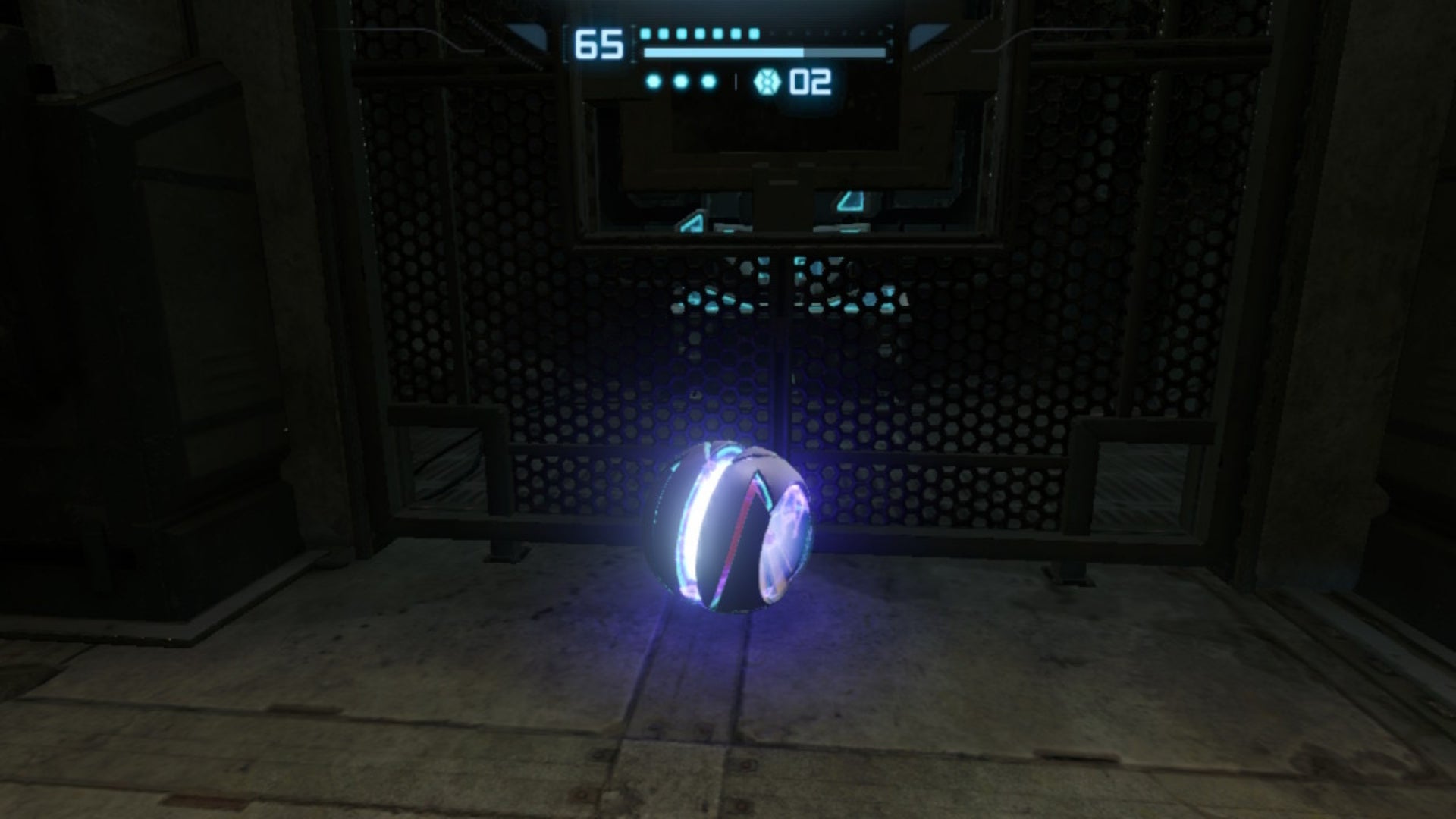Screen dimensions: 1456x819
Task: Select the Missile ammo hexagon icon
Action: coord(767,83)
